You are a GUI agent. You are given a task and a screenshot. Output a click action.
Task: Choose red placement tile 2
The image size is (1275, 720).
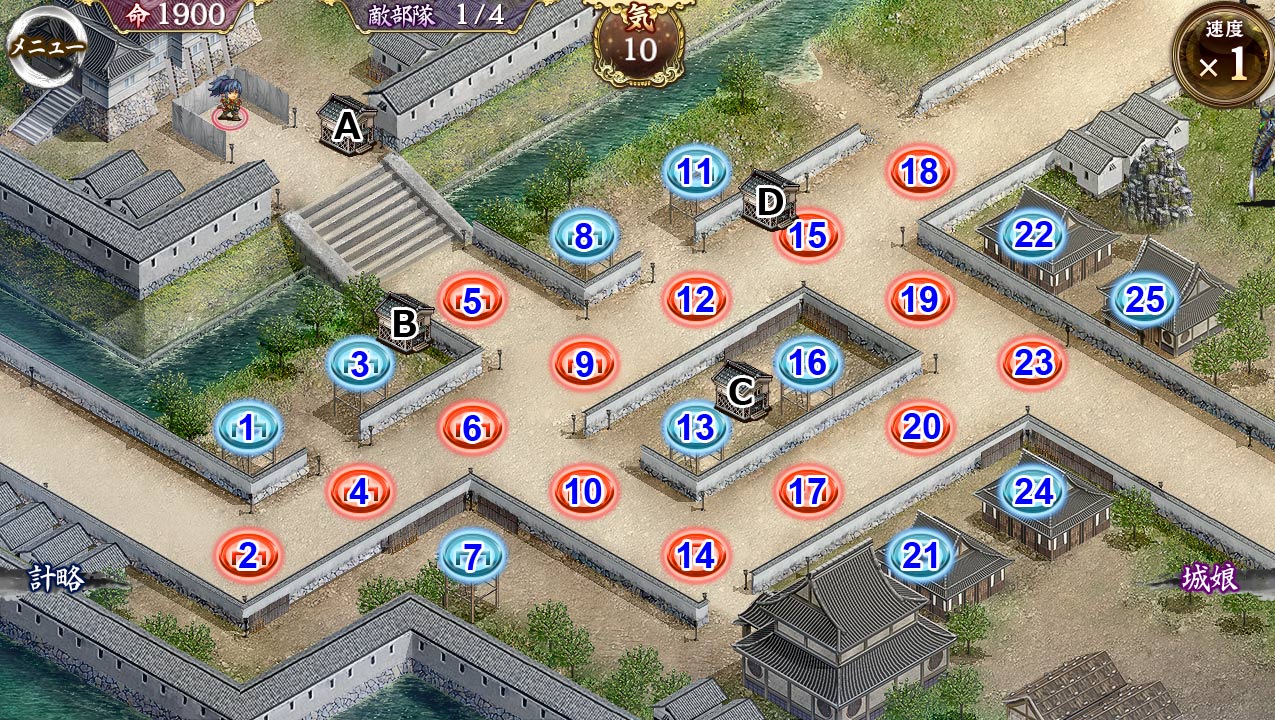[x=248, y=556]
